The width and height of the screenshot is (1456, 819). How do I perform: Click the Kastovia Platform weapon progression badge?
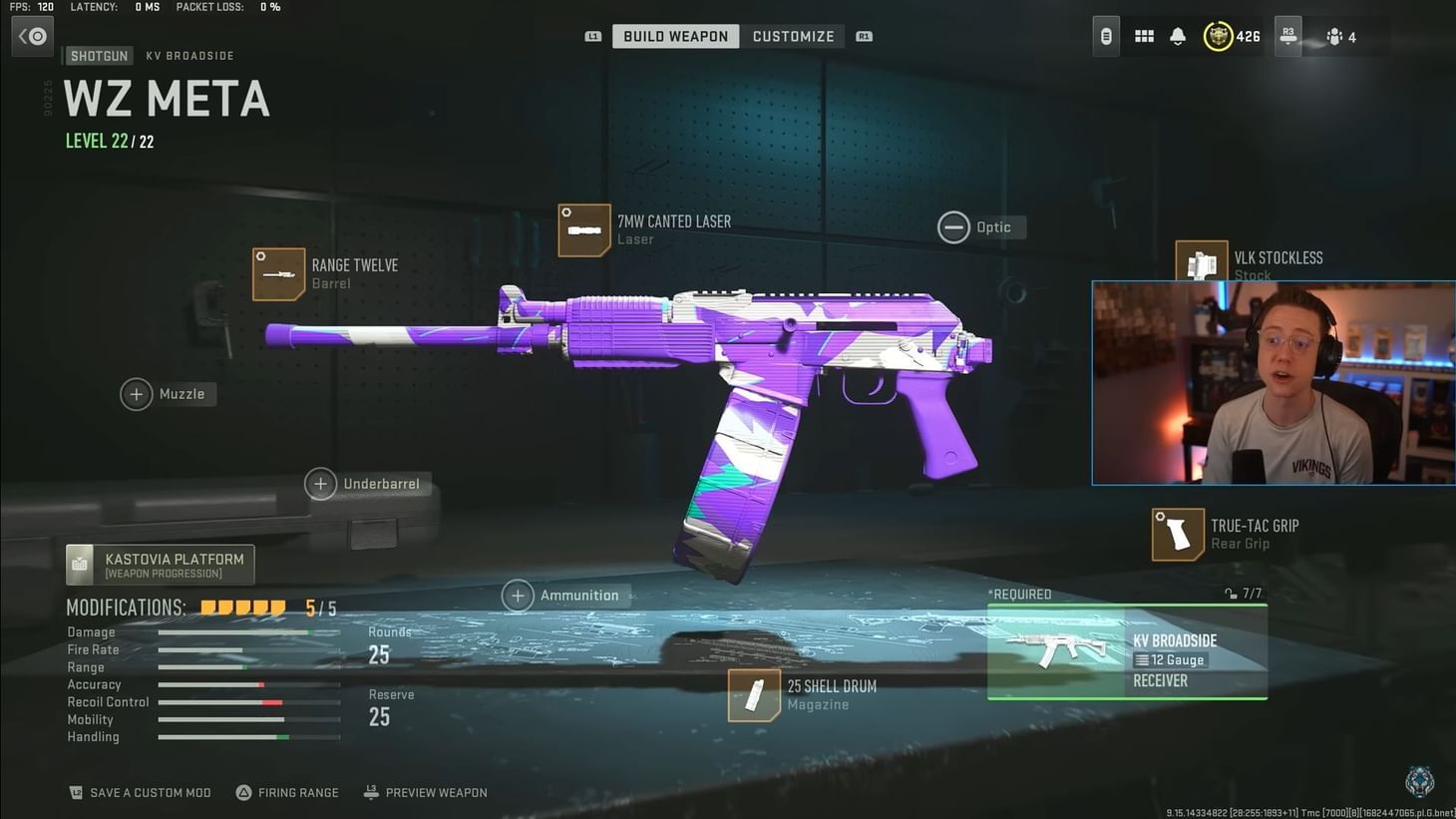[x=160, y=564]
